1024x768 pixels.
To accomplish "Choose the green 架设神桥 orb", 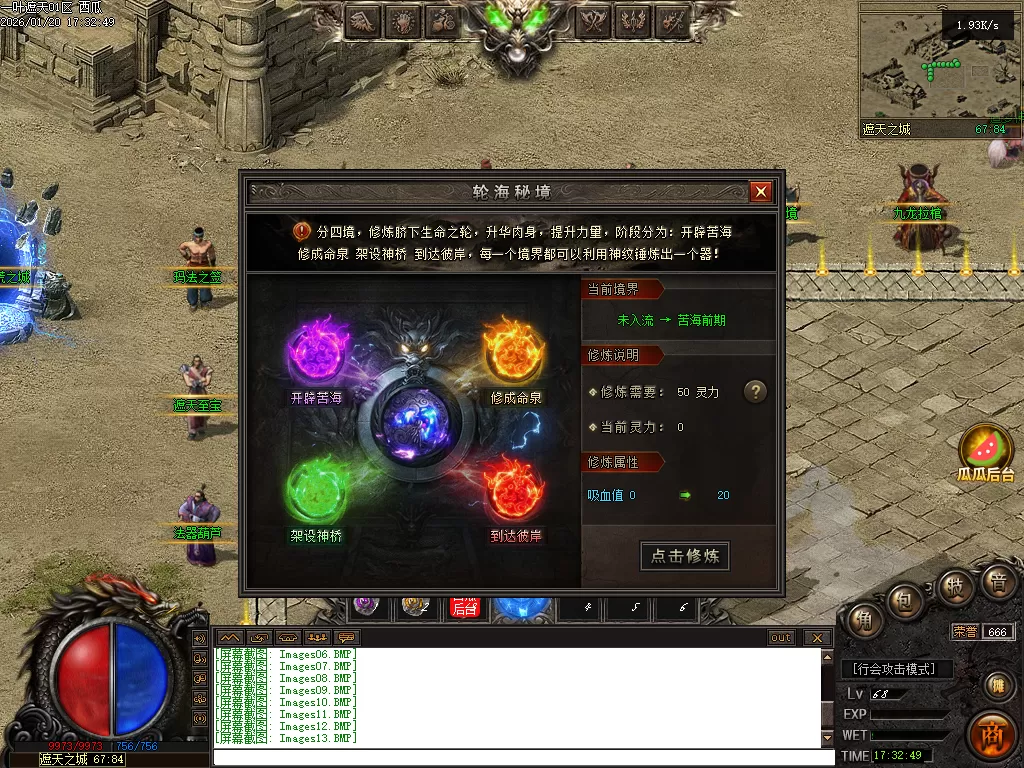I will pos(316,491).
